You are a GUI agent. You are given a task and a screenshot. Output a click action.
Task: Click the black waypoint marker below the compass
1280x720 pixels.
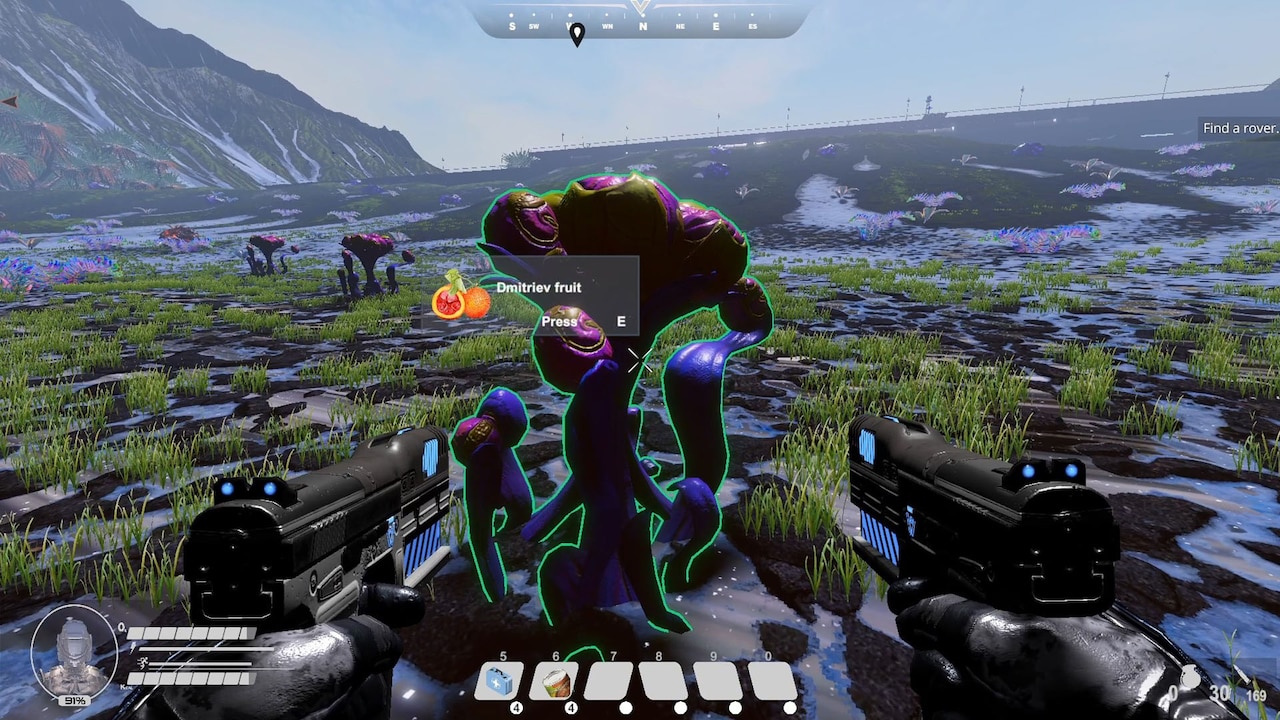pos(577,33)
